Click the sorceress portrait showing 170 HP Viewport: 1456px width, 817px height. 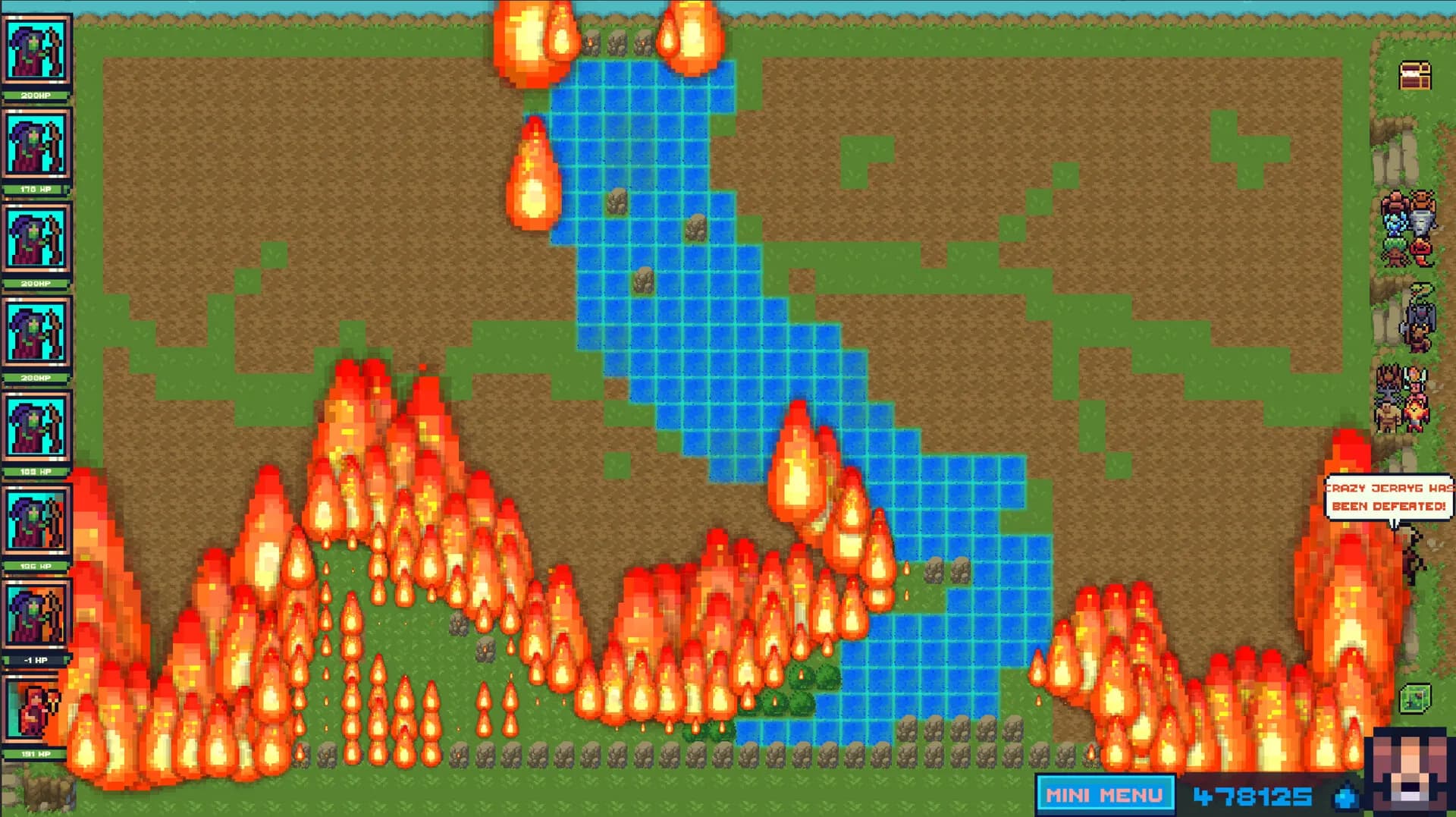(x=34, y=144)
